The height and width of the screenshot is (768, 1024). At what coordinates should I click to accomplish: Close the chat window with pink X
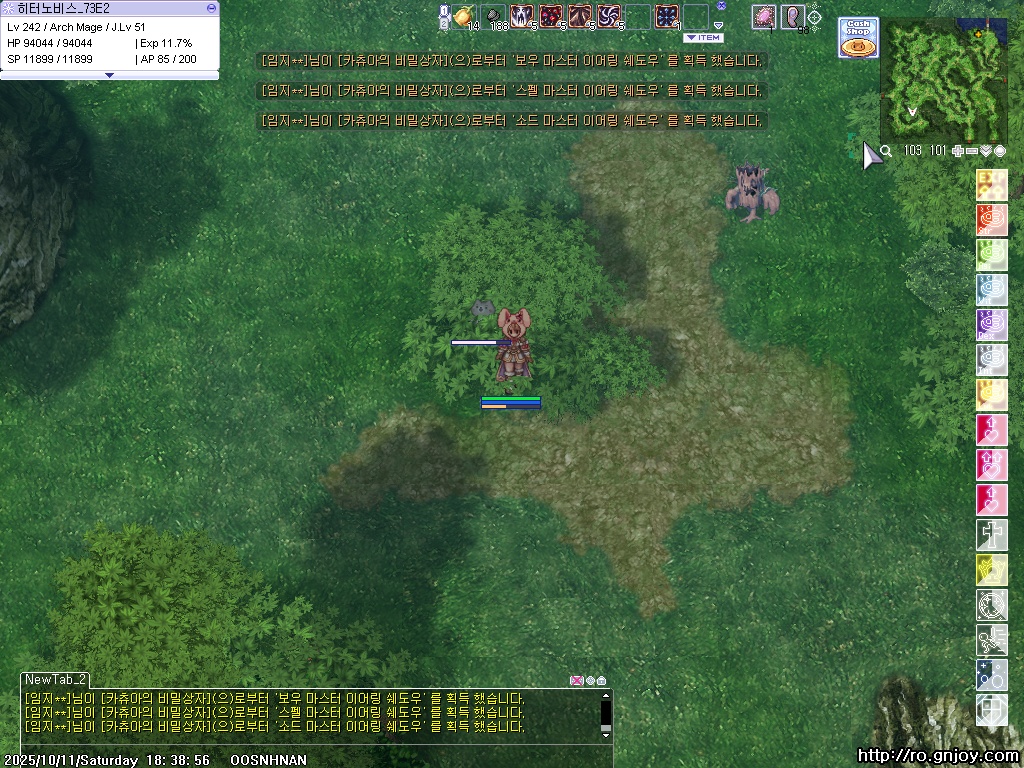pyautogui.click(x=576, y=681)
